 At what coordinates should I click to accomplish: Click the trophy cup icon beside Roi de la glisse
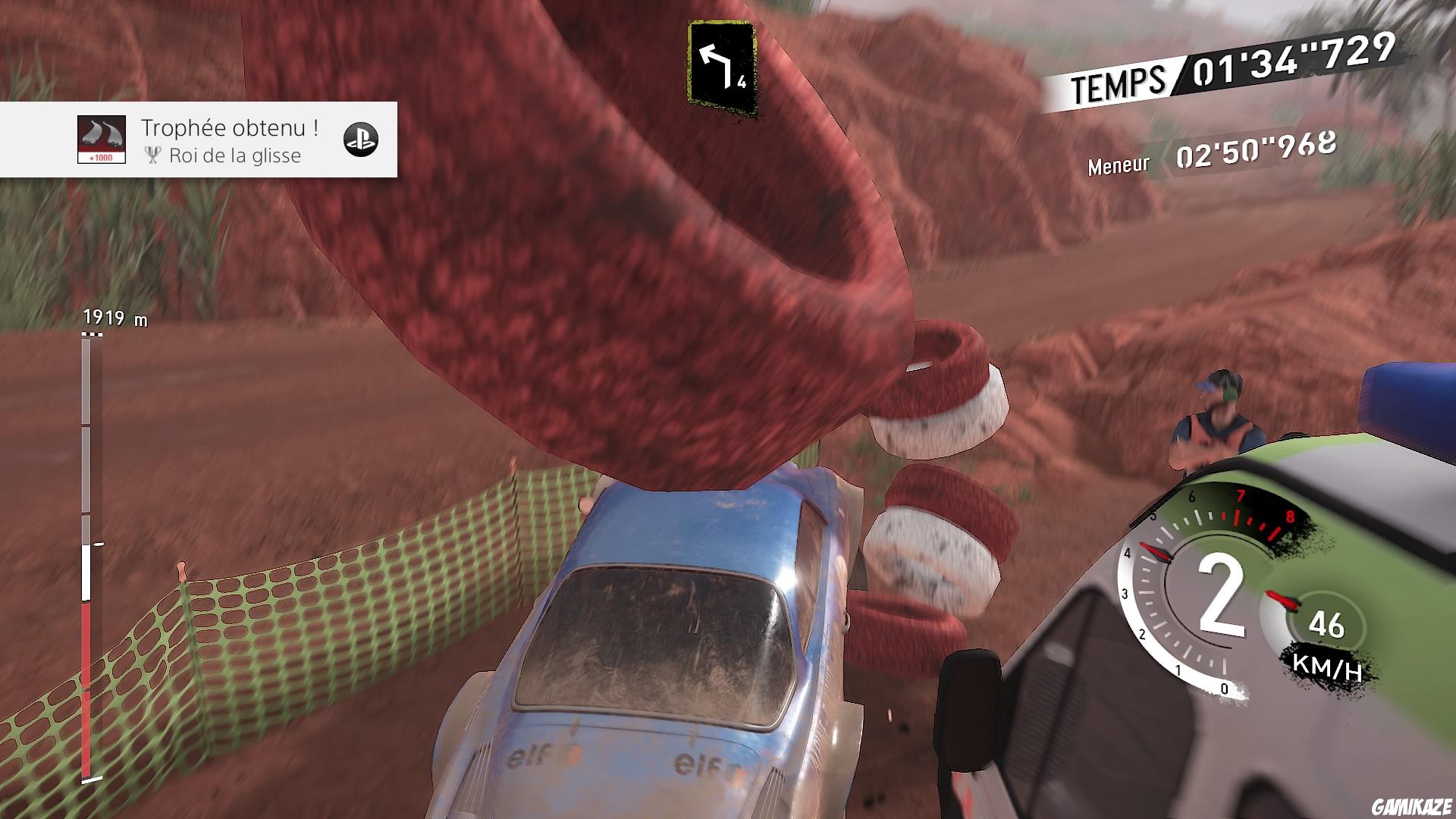(x=152, y=156)
